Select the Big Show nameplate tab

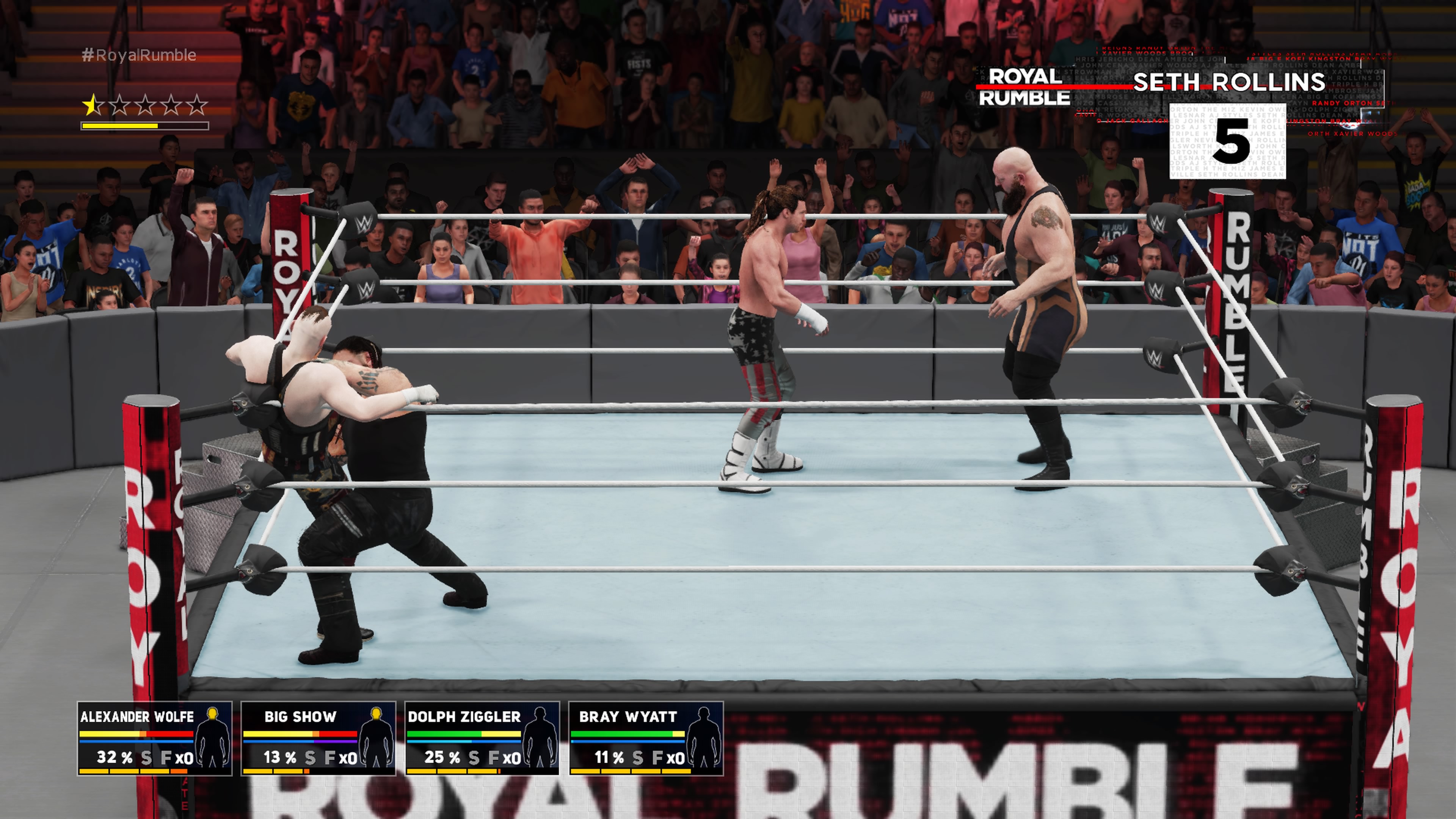(x=301, y=717)
